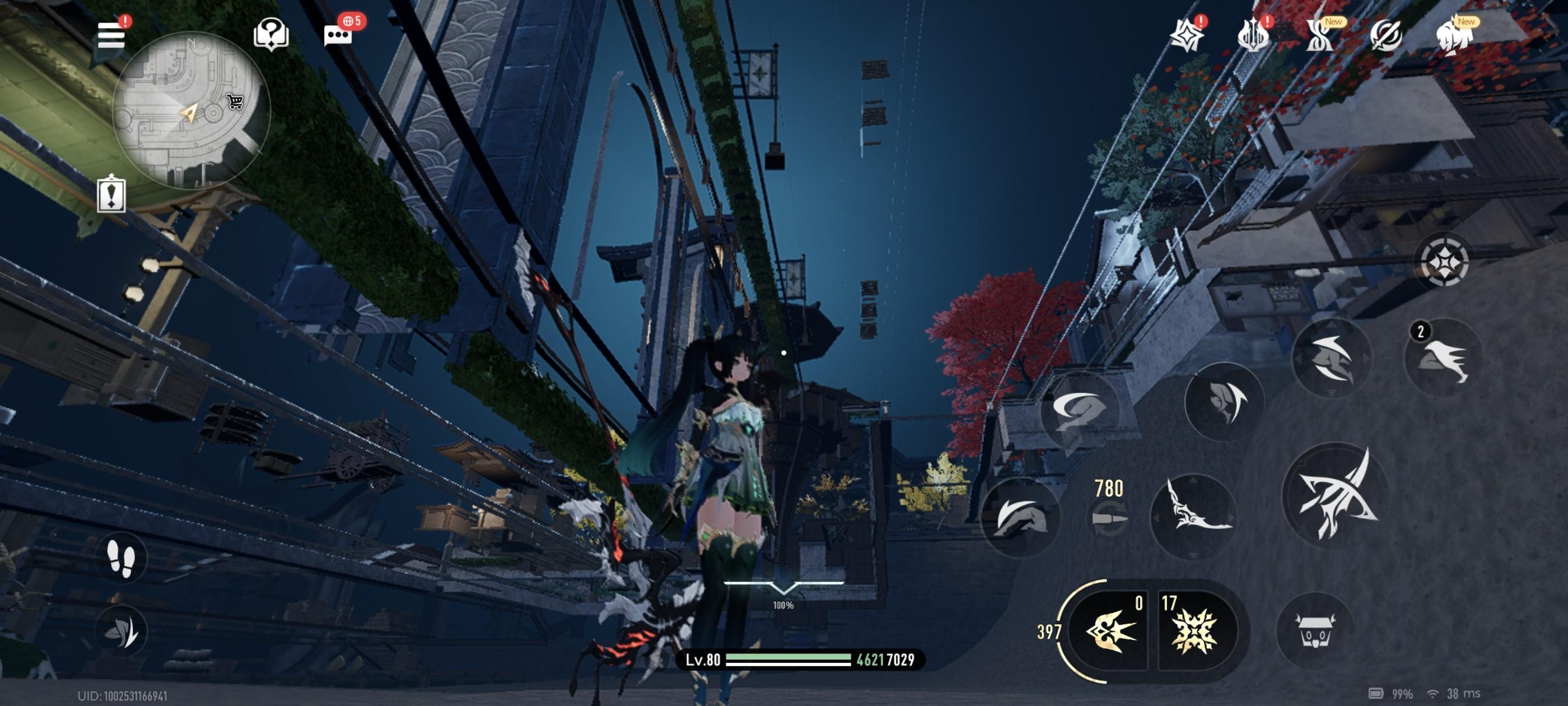Tap the robot head companion button
The width and height of the screenshot is (1568, 706).
coord(1315,630)
